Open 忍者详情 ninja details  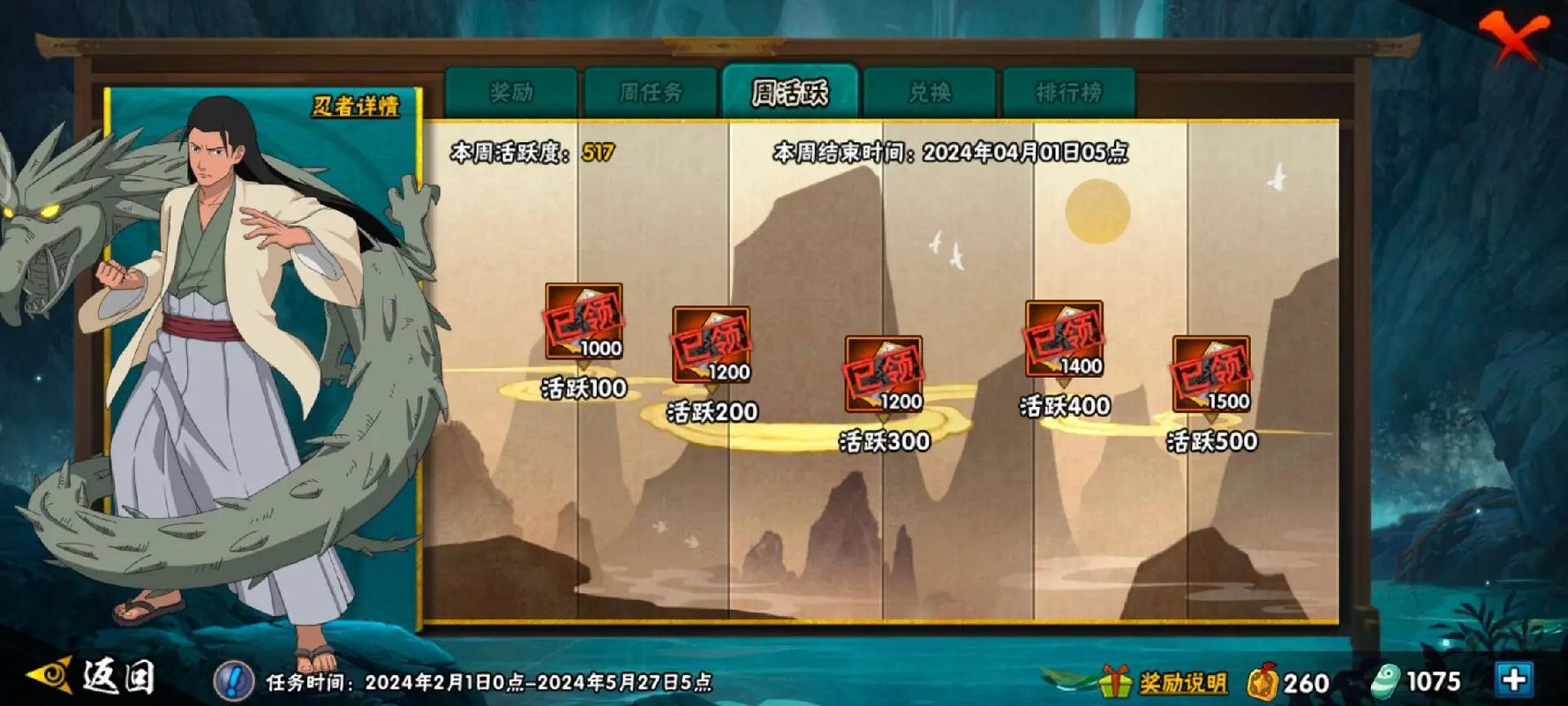click(x=355, y=107)
